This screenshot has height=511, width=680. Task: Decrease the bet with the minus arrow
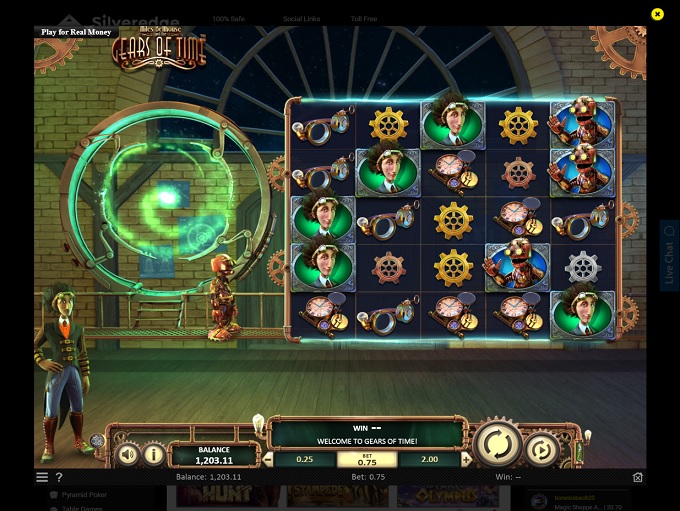click(x=267, y=460)
